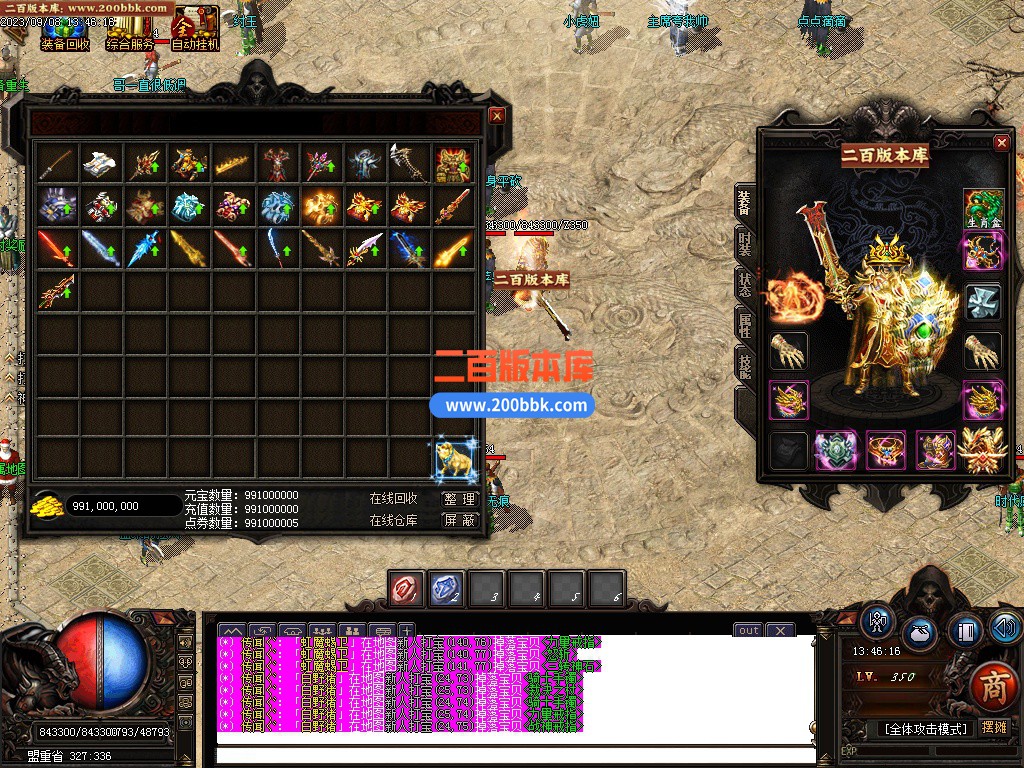Open the round 商 shop button

(x=993, y=685)
